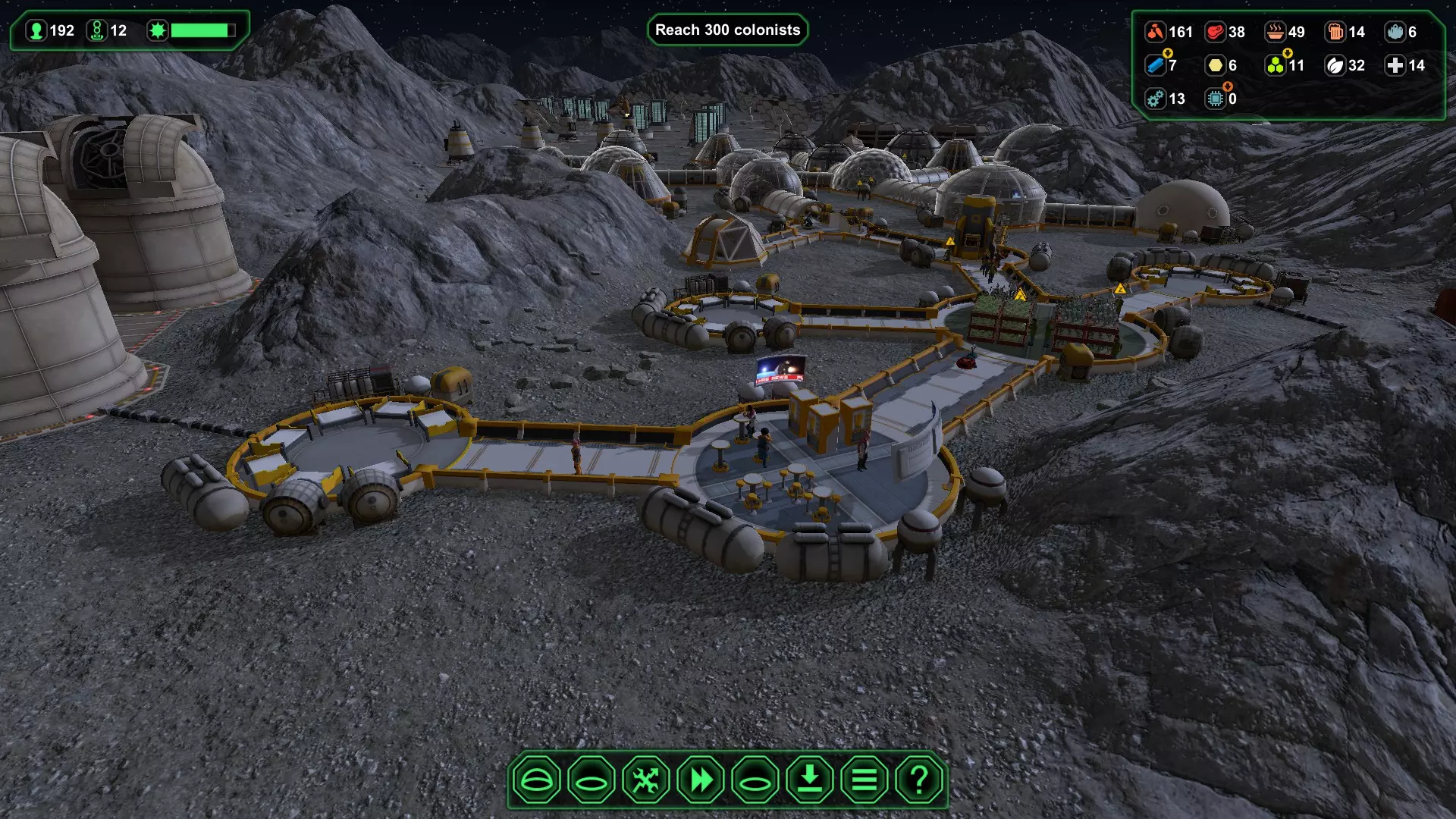The width and height of the screenshot is (1456, 819).
Task: Select the steaming meal bowl icon
Action: [x=1276, y=32]
